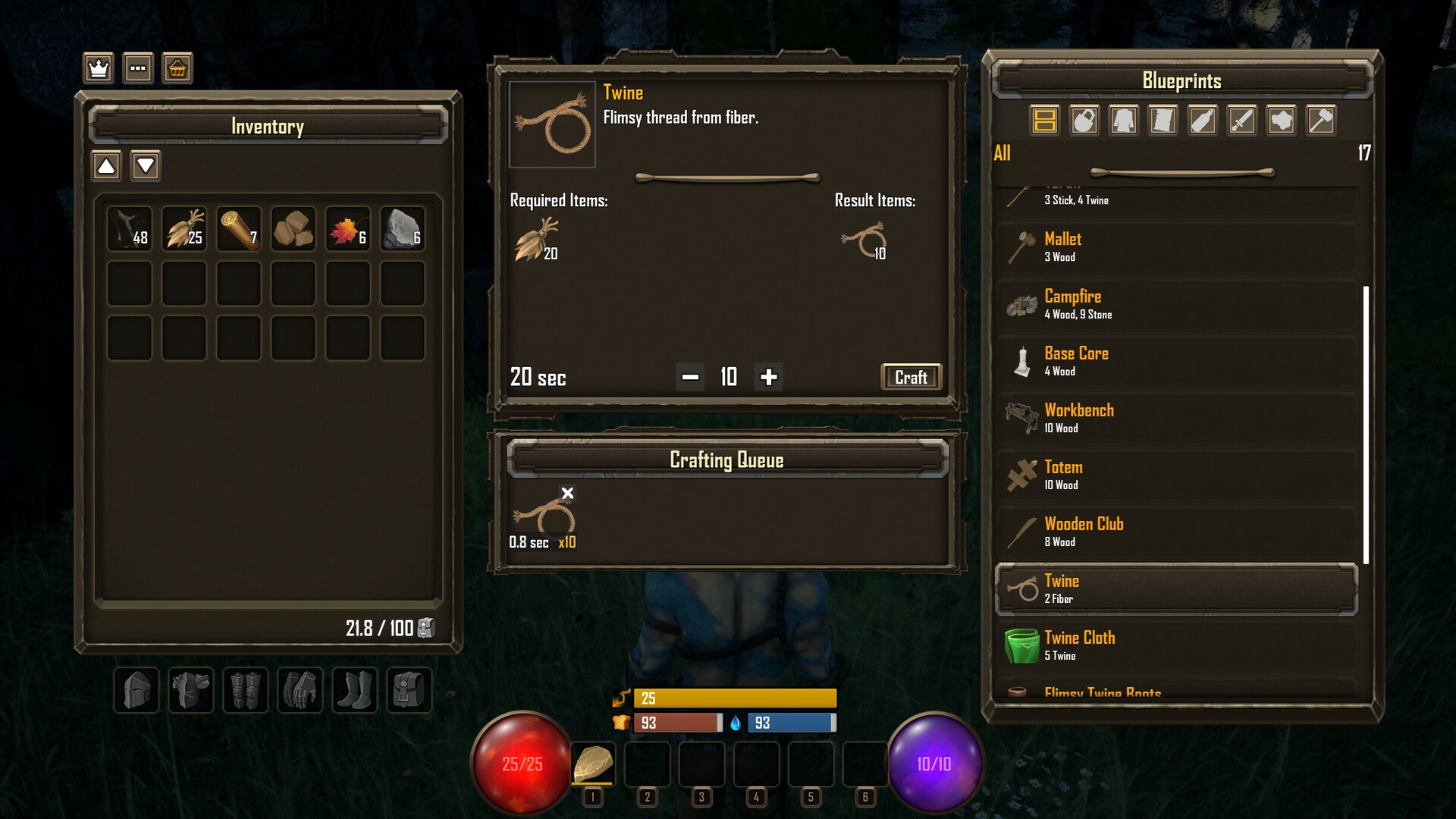
Task: Switch to the hammer tools blueprint category
Action: [x=1321, y=121]
